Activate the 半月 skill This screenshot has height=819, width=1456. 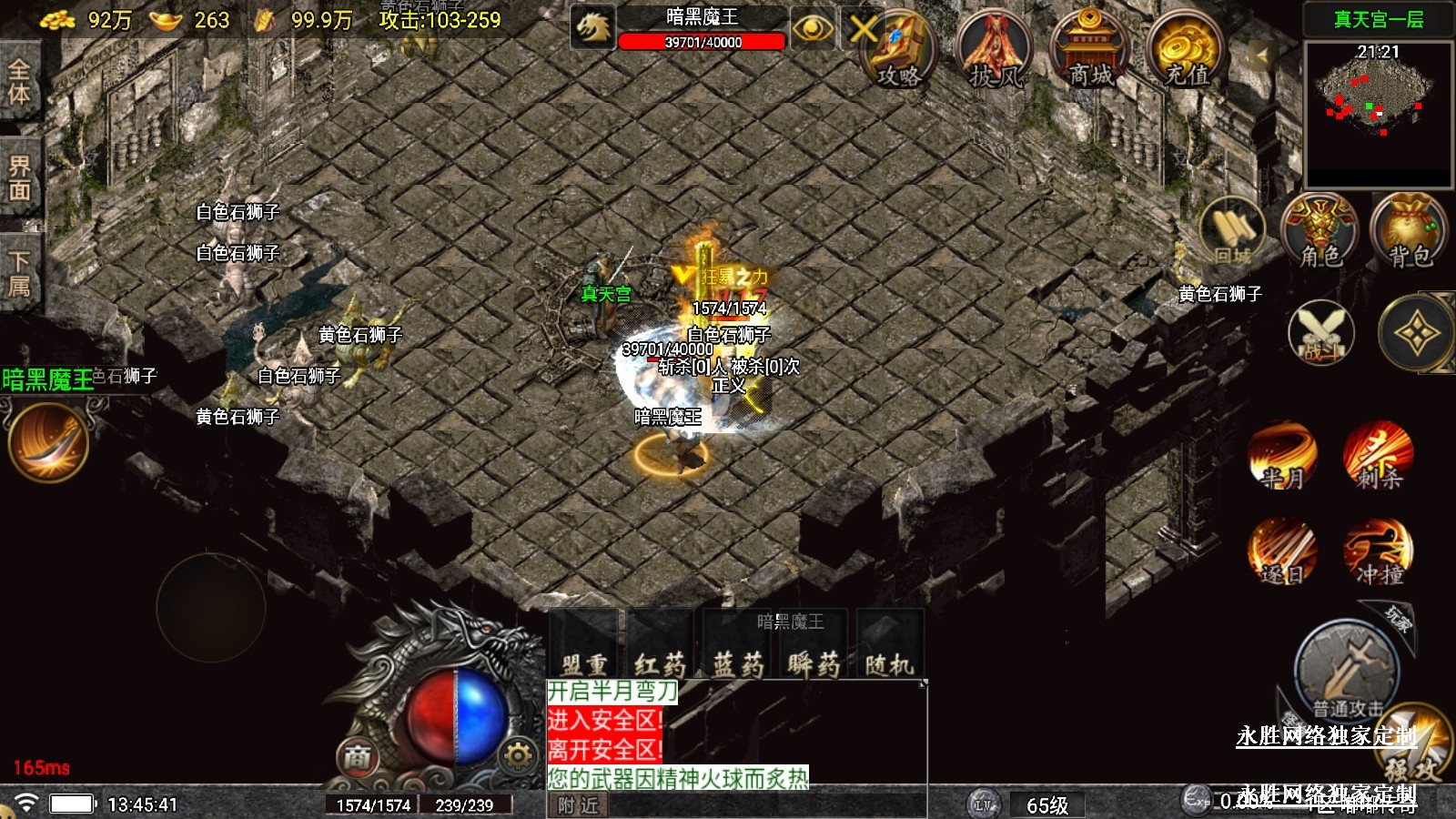[1282, 455]
